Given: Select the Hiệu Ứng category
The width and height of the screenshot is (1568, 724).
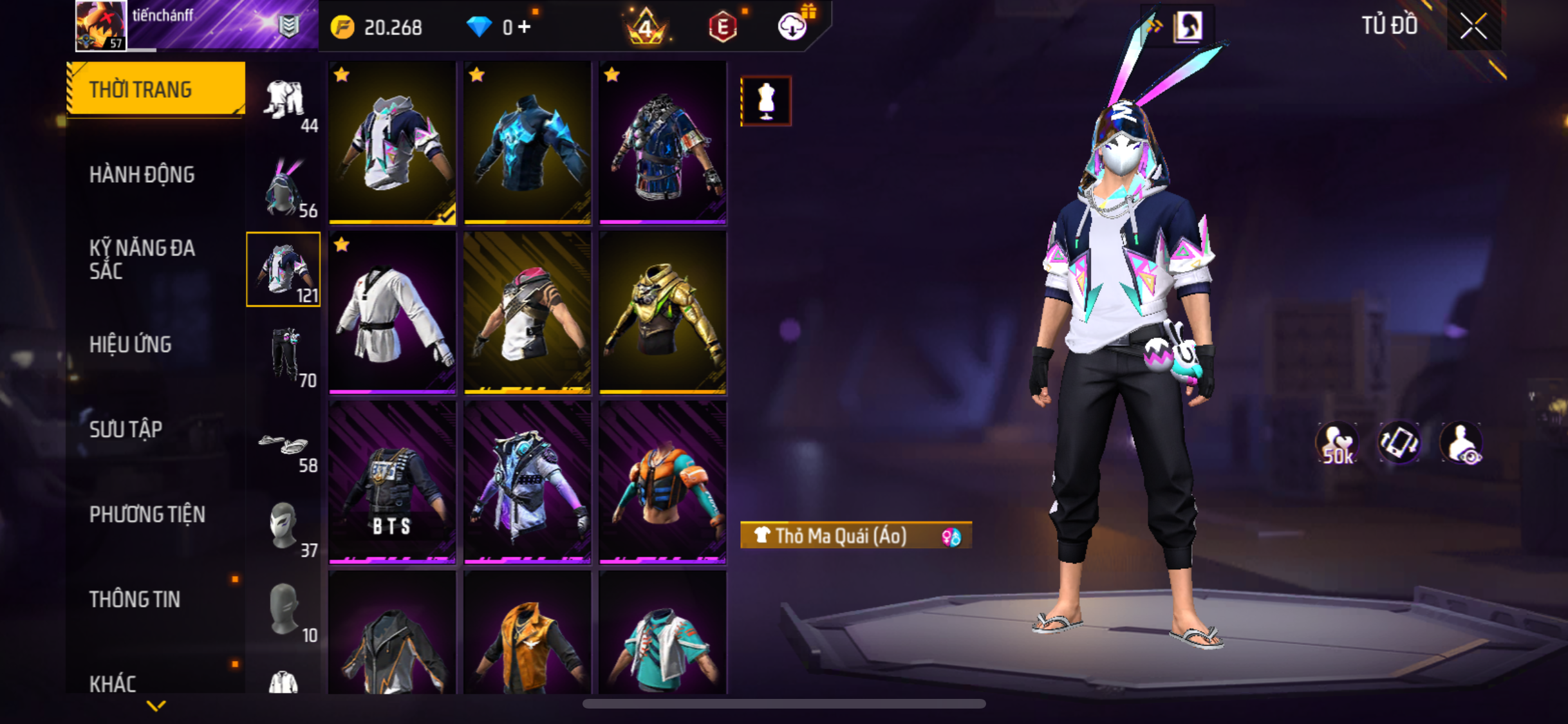Looking at the screenshot, I should point(131,344).
